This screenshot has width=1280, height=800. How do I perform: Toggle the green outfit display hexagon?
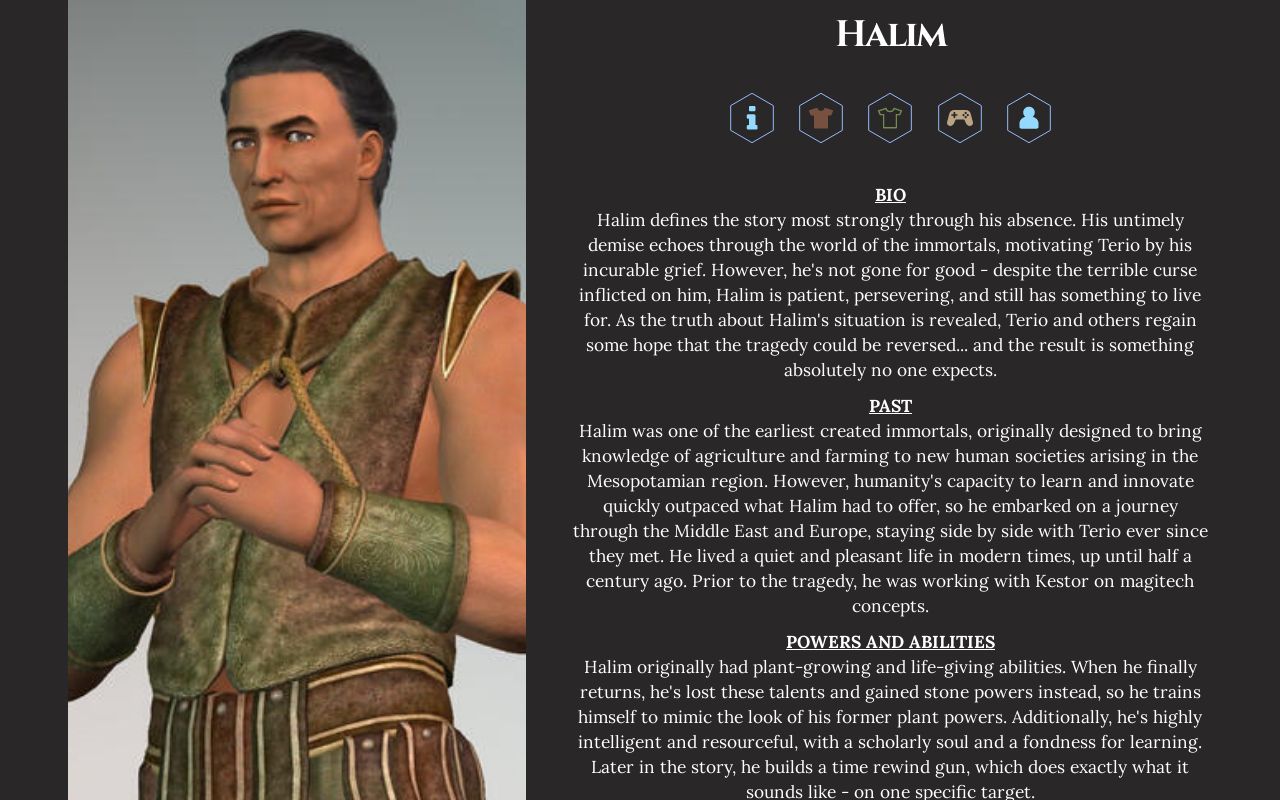(890, 118)
